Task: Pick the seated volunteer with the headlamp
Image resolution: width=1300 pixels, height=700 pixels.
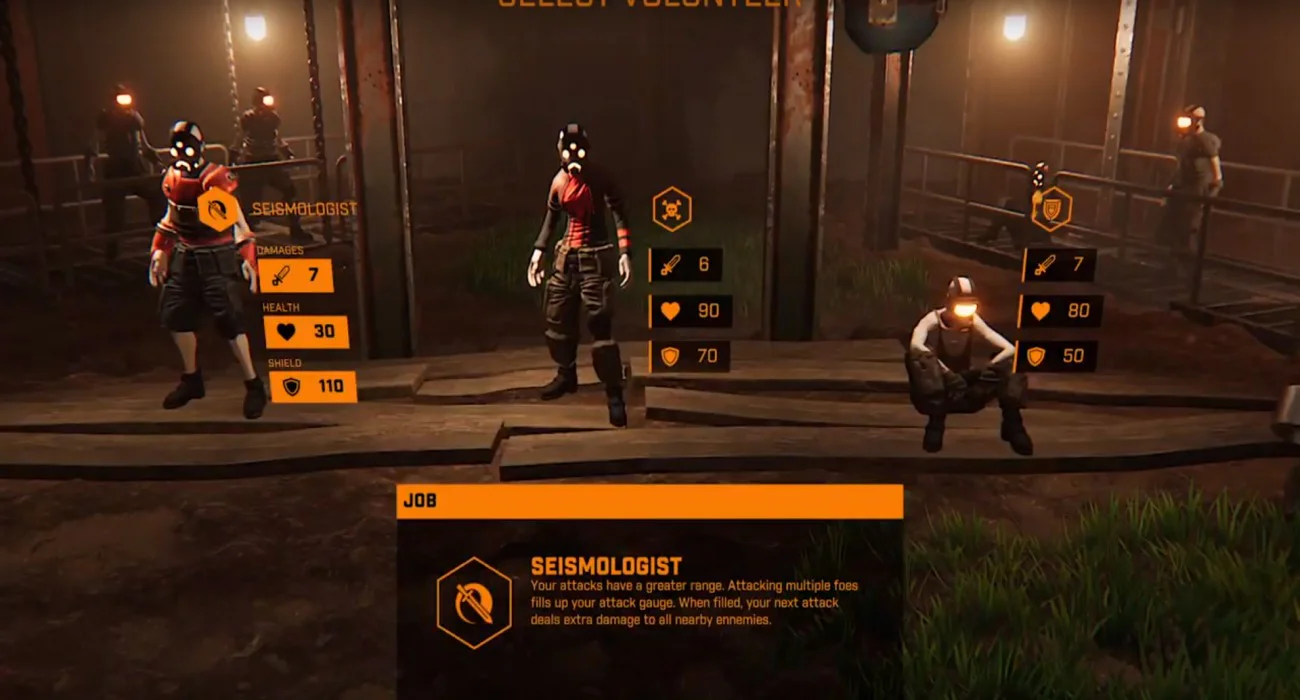Action: point(962,365)
